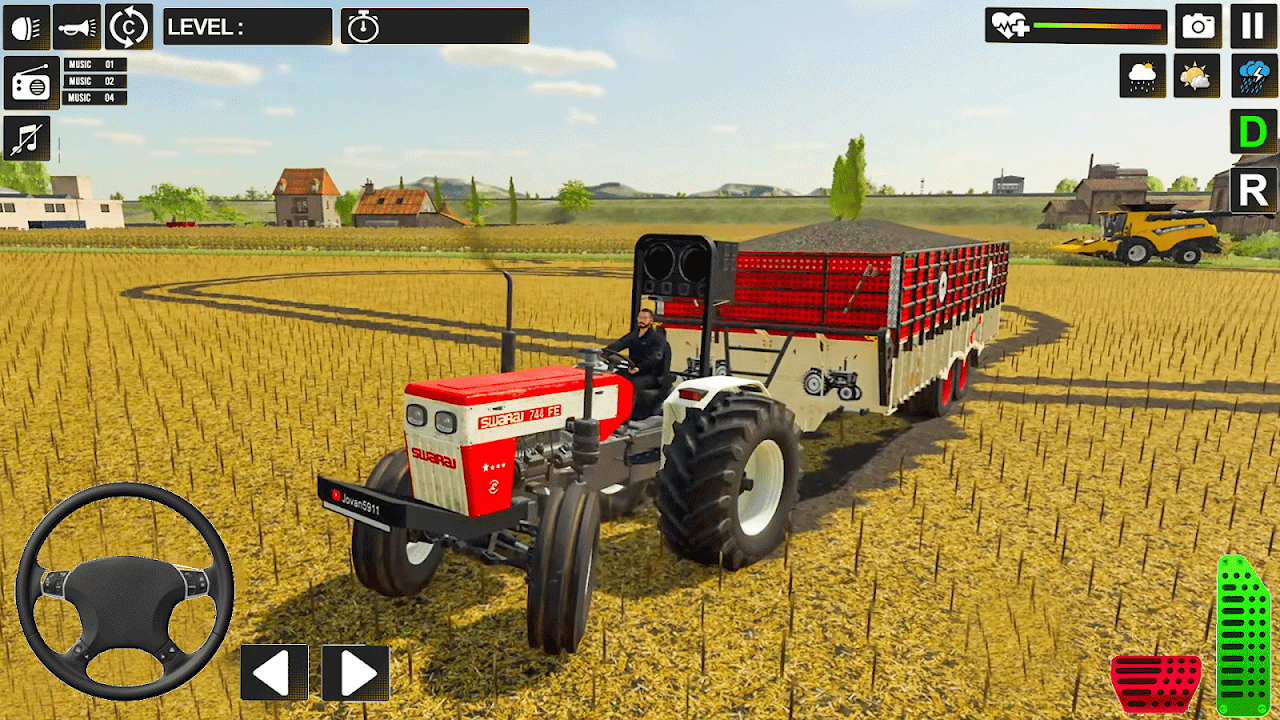Choose the Music 02 track
1280x720 pixels.
(95, 81)
